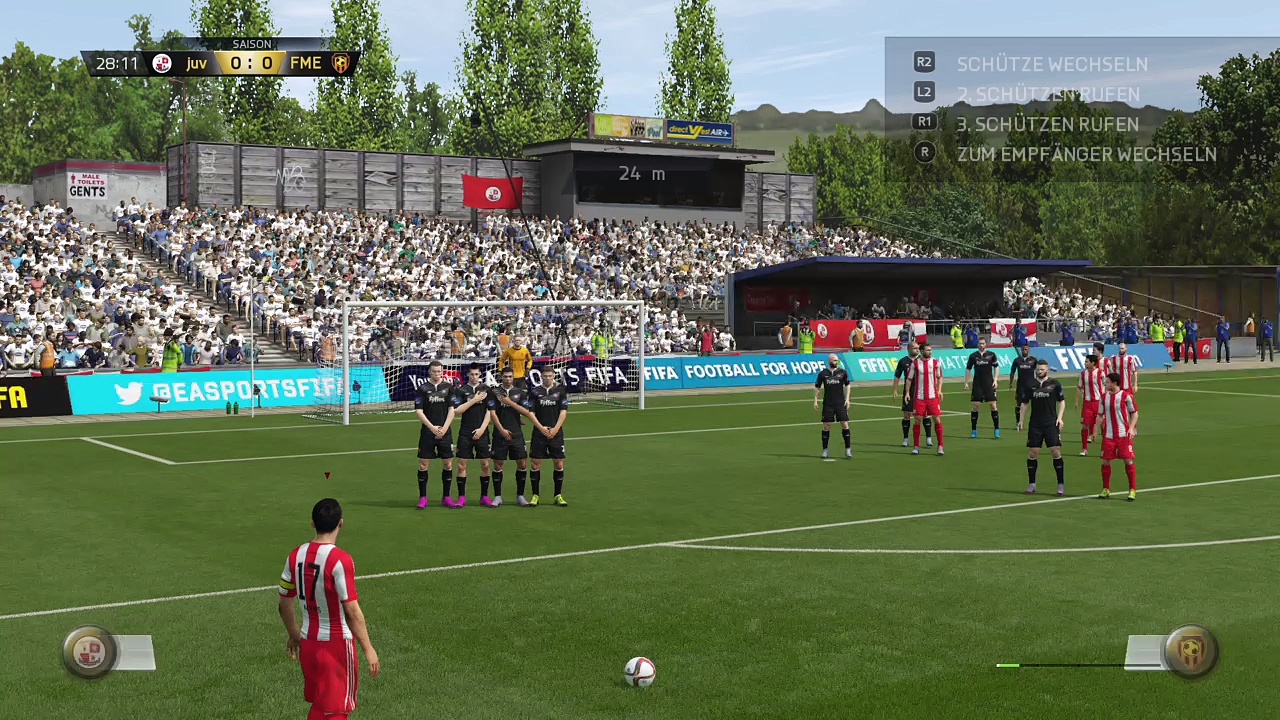Click the FME club badge in scoreboard
1280x720 pixels.
tap(341, 64)
